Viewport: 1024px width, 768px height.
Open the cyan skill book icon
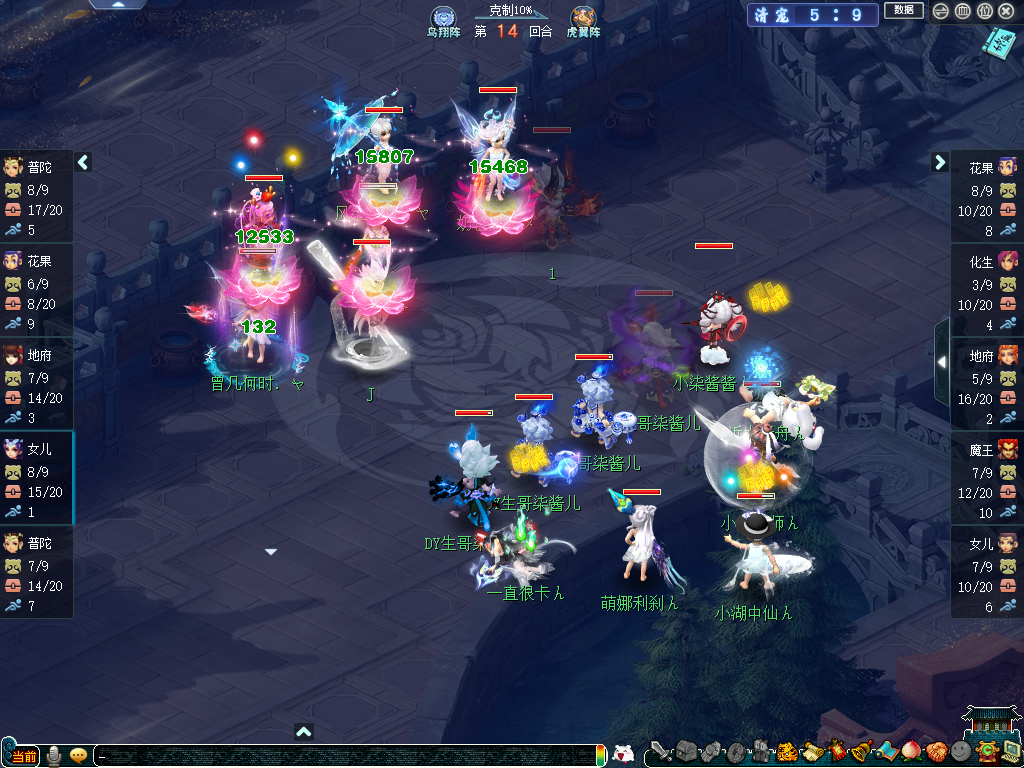click(x=997, y=44)
